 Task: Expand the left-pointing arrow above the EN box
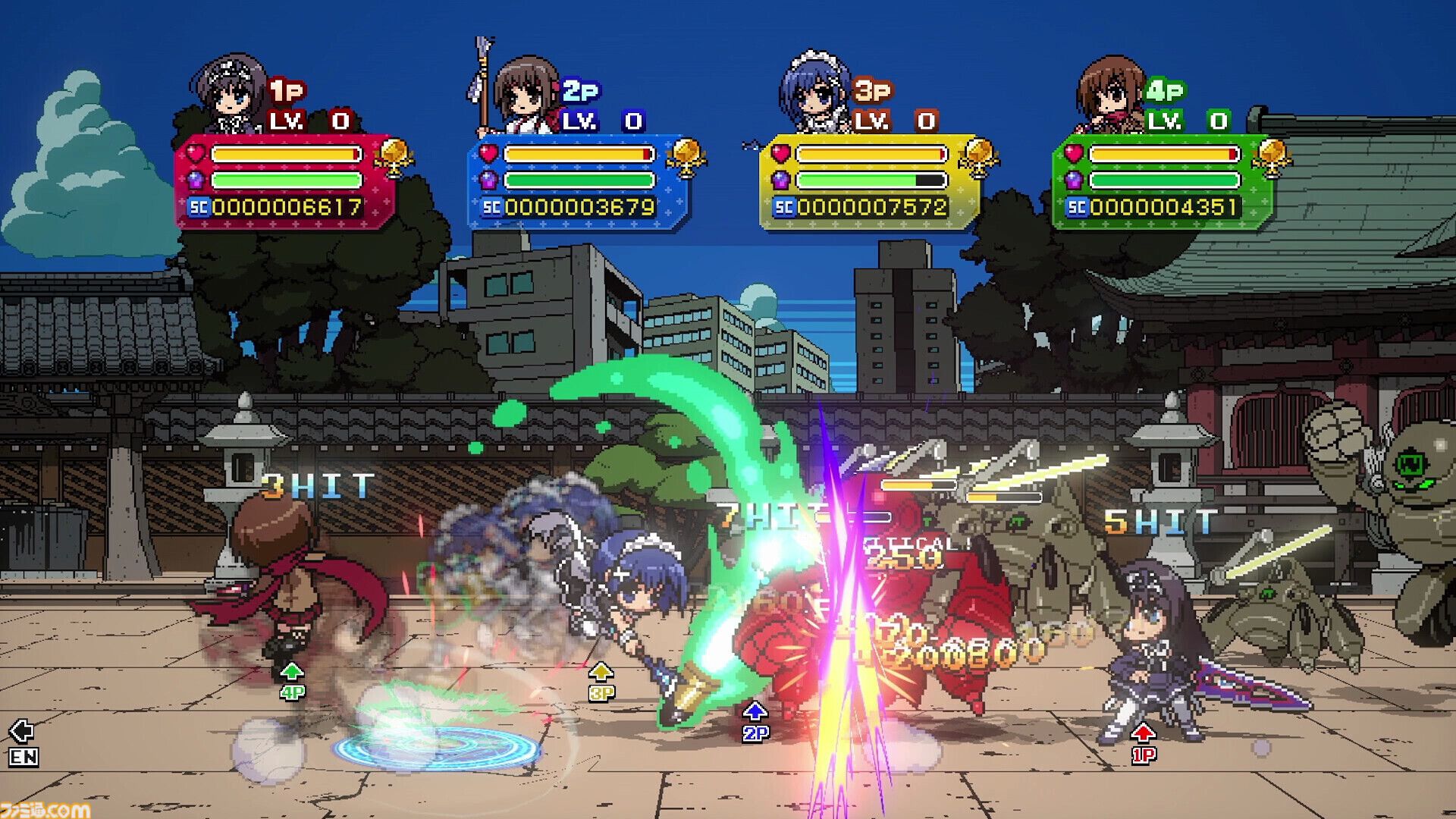(x=23, y=730)
